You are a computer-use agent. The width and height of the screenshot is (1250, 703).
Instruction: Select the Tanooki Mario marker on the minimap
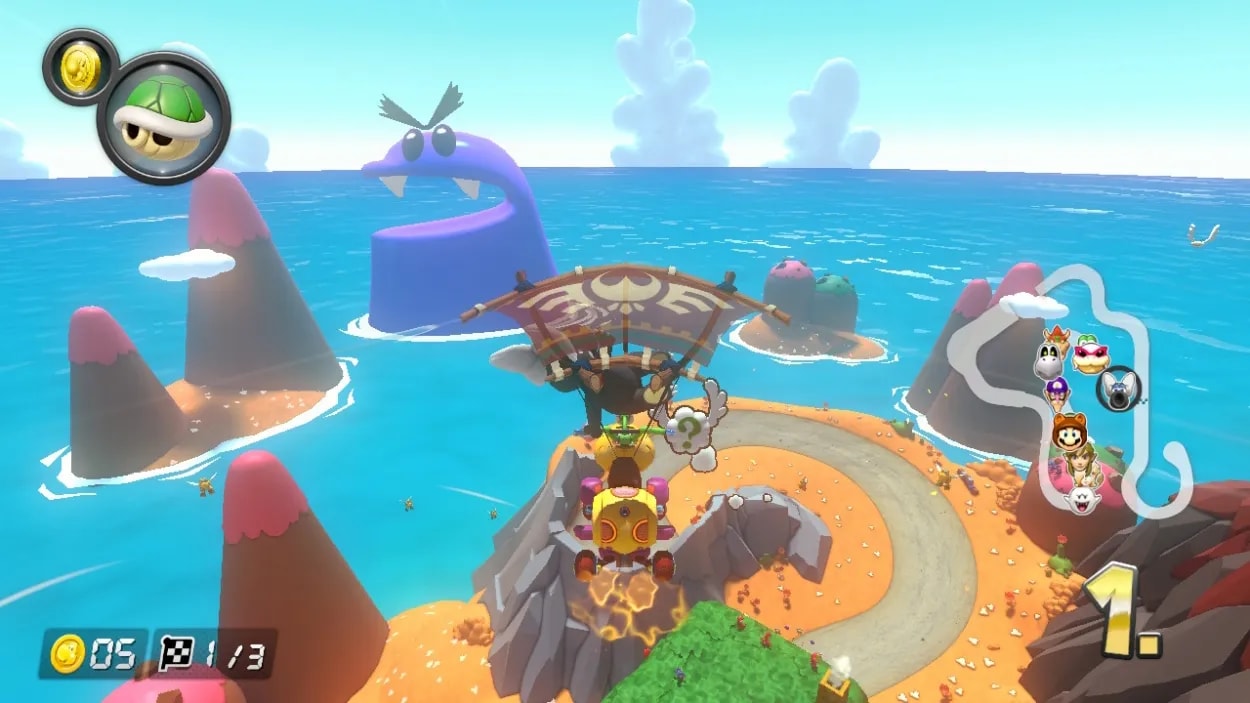point(1070,431)
